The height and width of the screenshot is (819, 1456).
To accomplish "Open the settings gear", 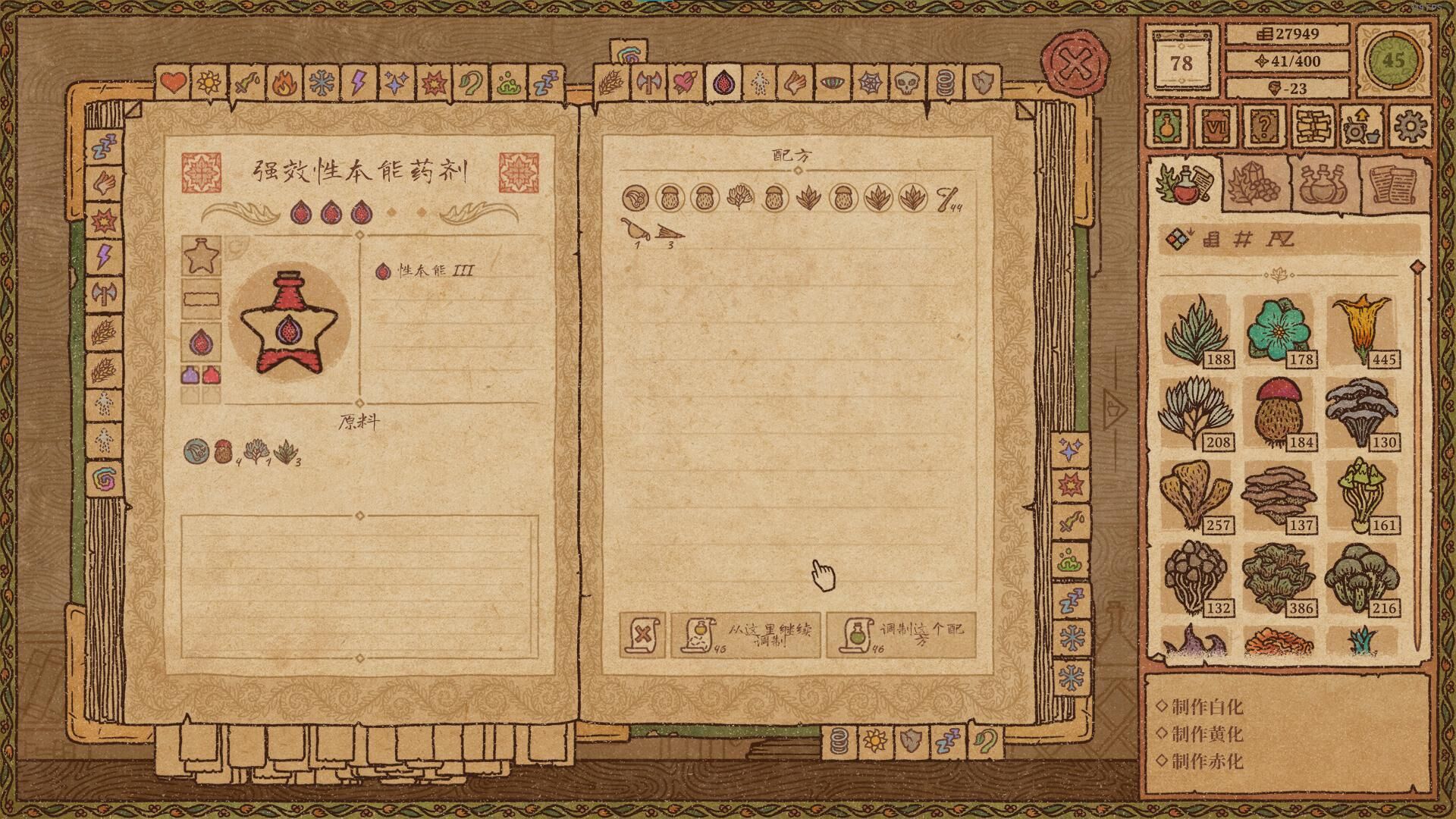I will 1410,126.
